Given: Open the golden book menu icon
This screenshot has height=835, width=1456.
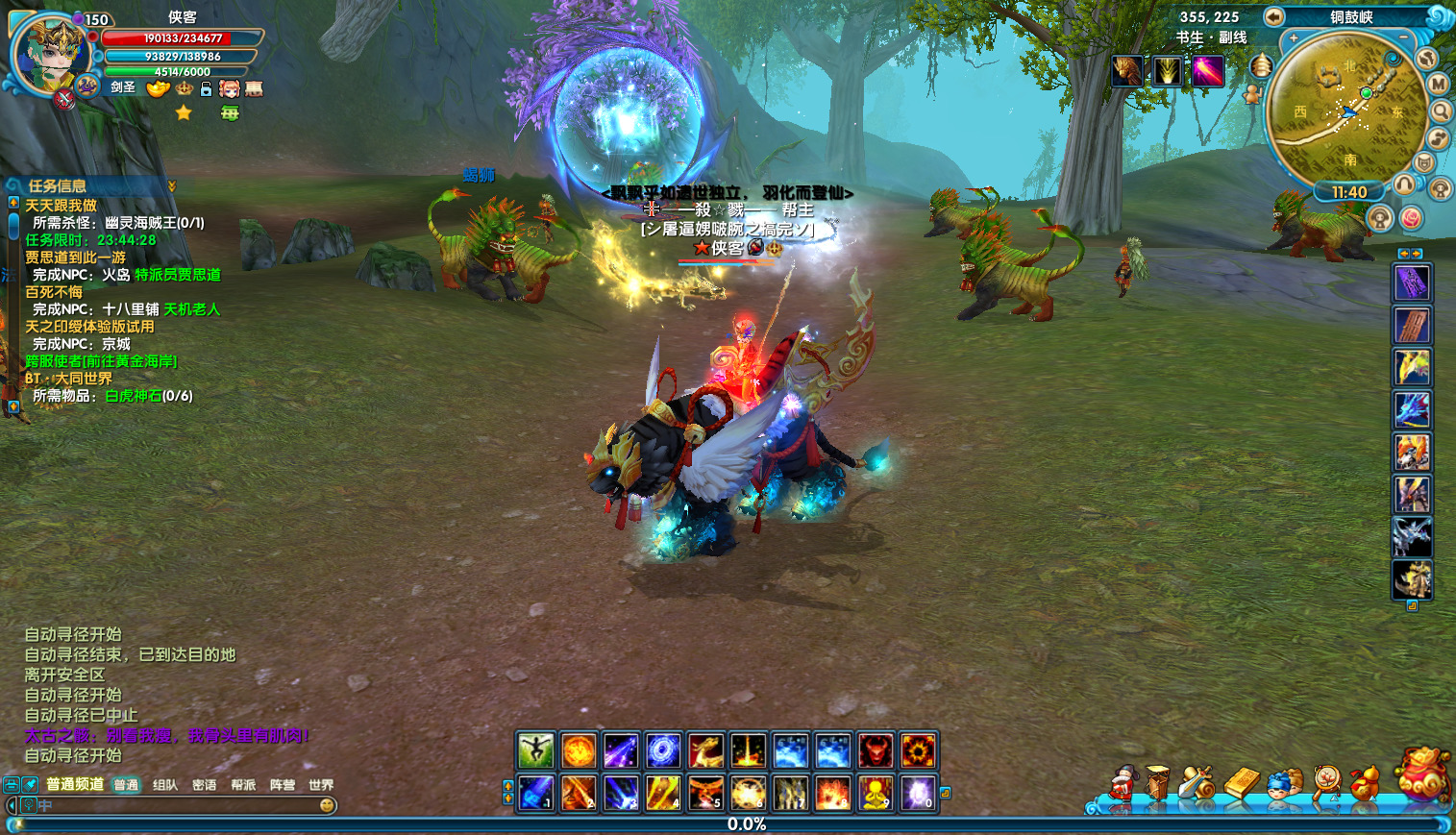Looking at the screenshot, I should tap(1241, 784).
